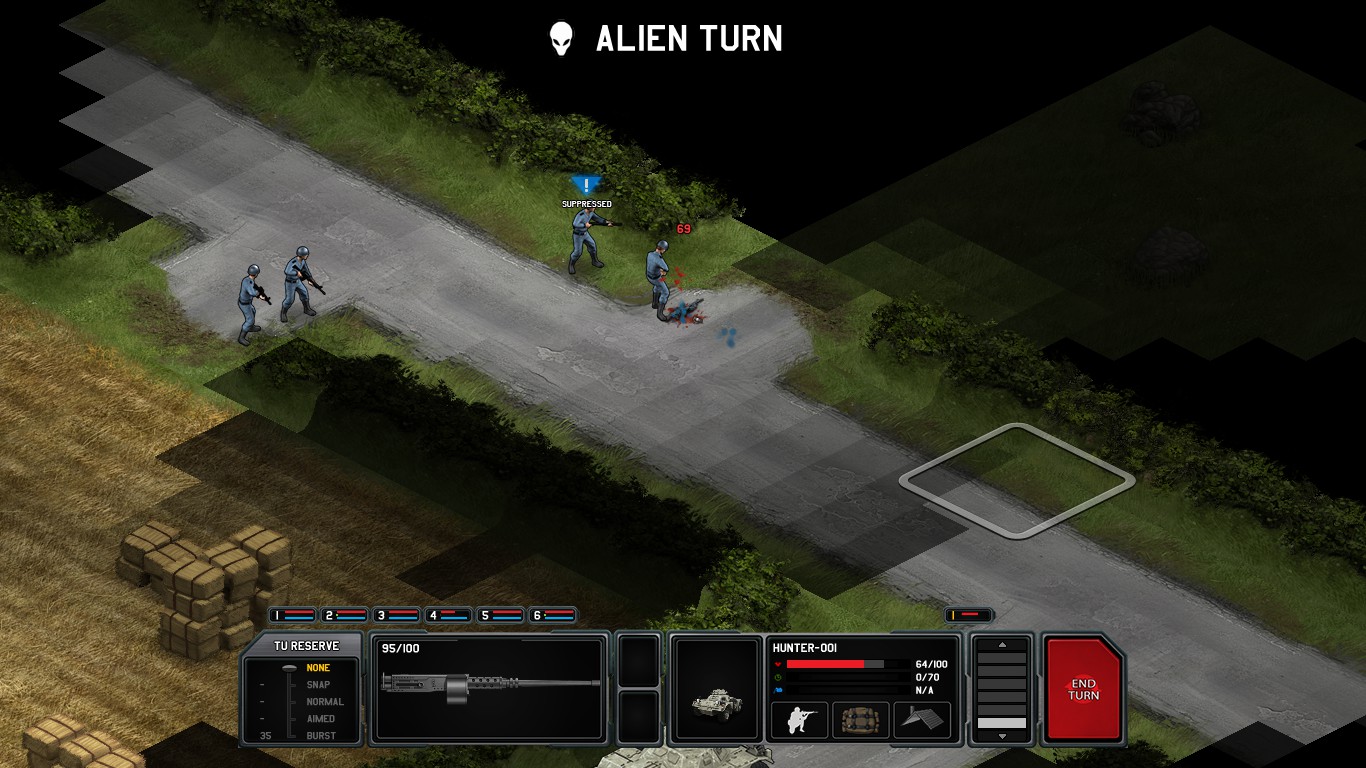Select the vehicle tab above the level indicator
This screenshot has width=1366, height=768.
pos(969,615)
